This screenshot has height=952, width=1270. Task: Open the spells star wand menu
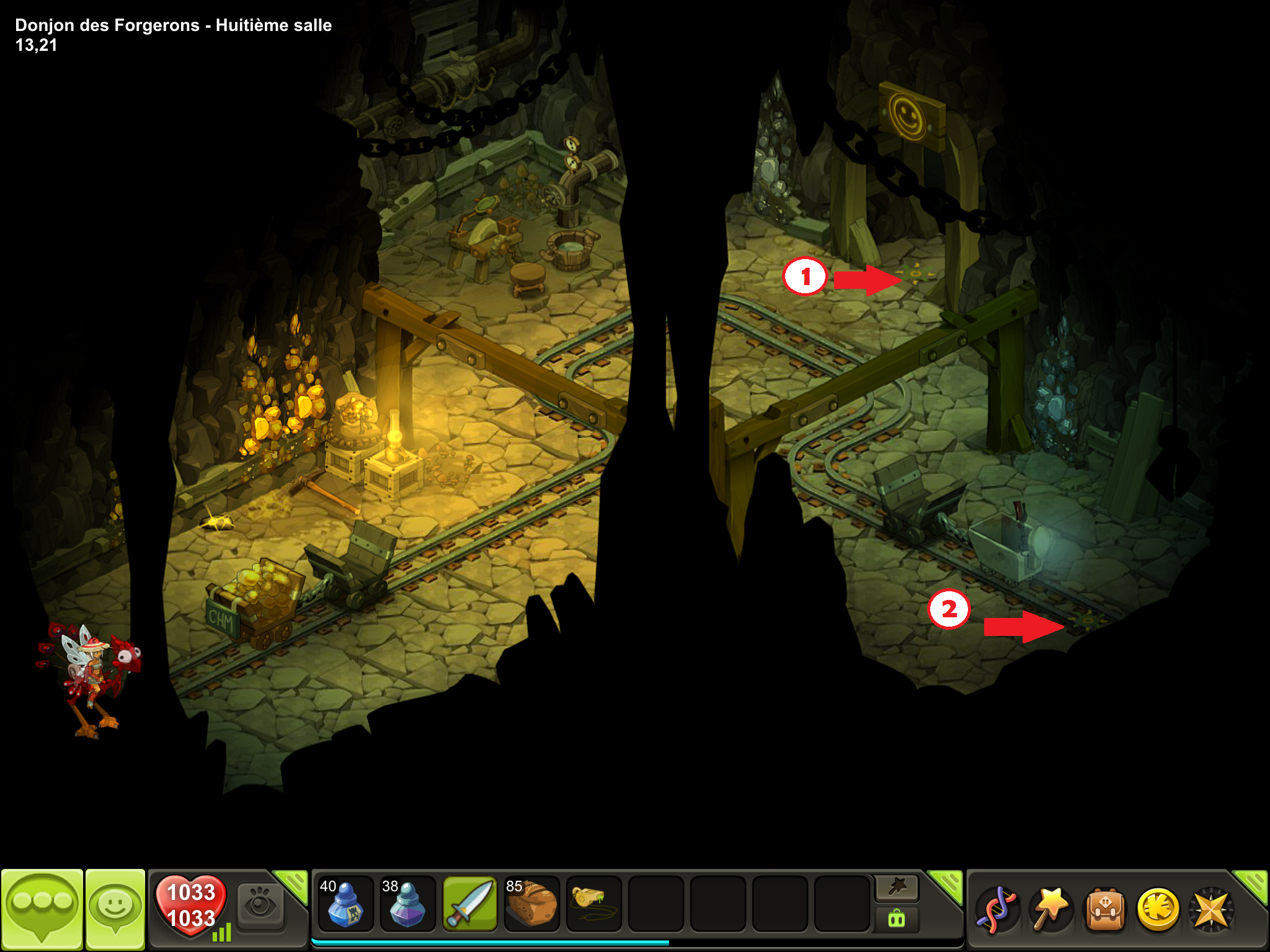coord(1050,909)
